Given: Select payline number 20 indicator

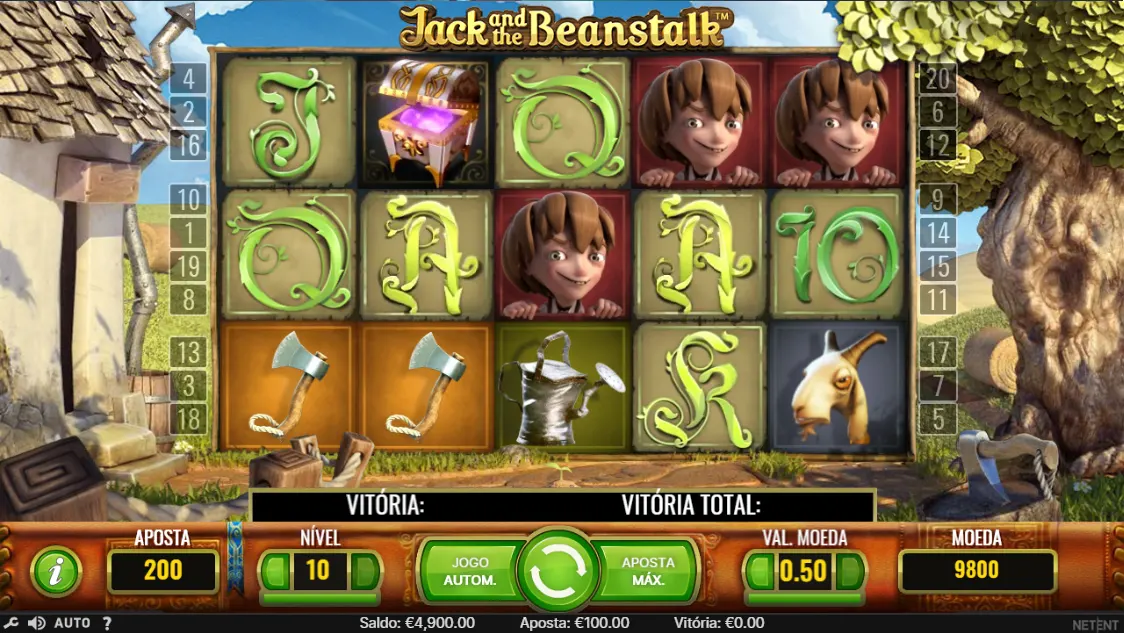Looking at the screenshot, I should 938,78.
